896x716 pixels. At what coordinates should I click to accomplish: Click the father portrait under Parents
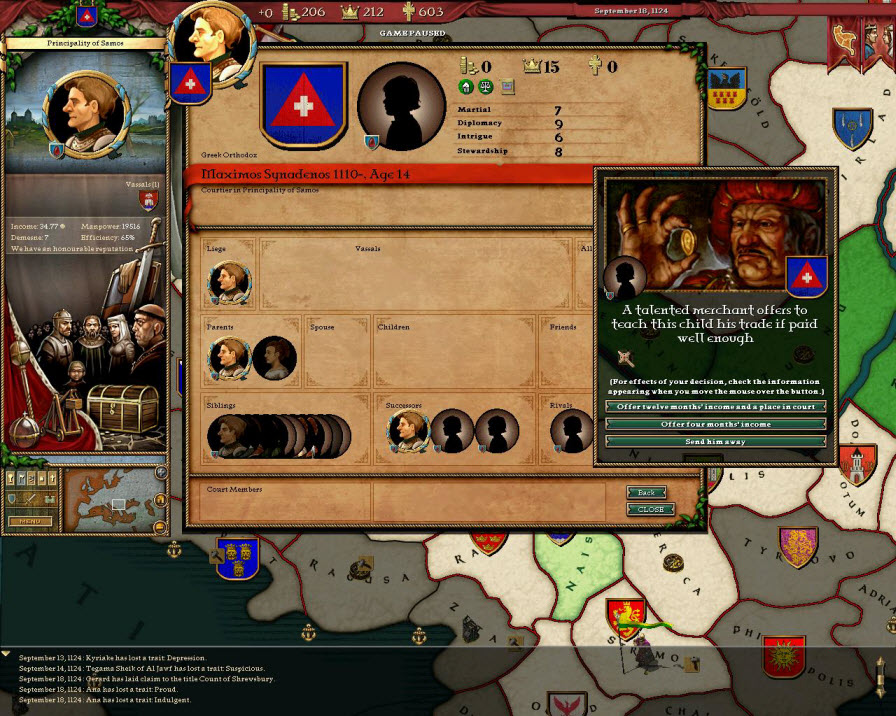pyautogui.click(x=229, y=357)
